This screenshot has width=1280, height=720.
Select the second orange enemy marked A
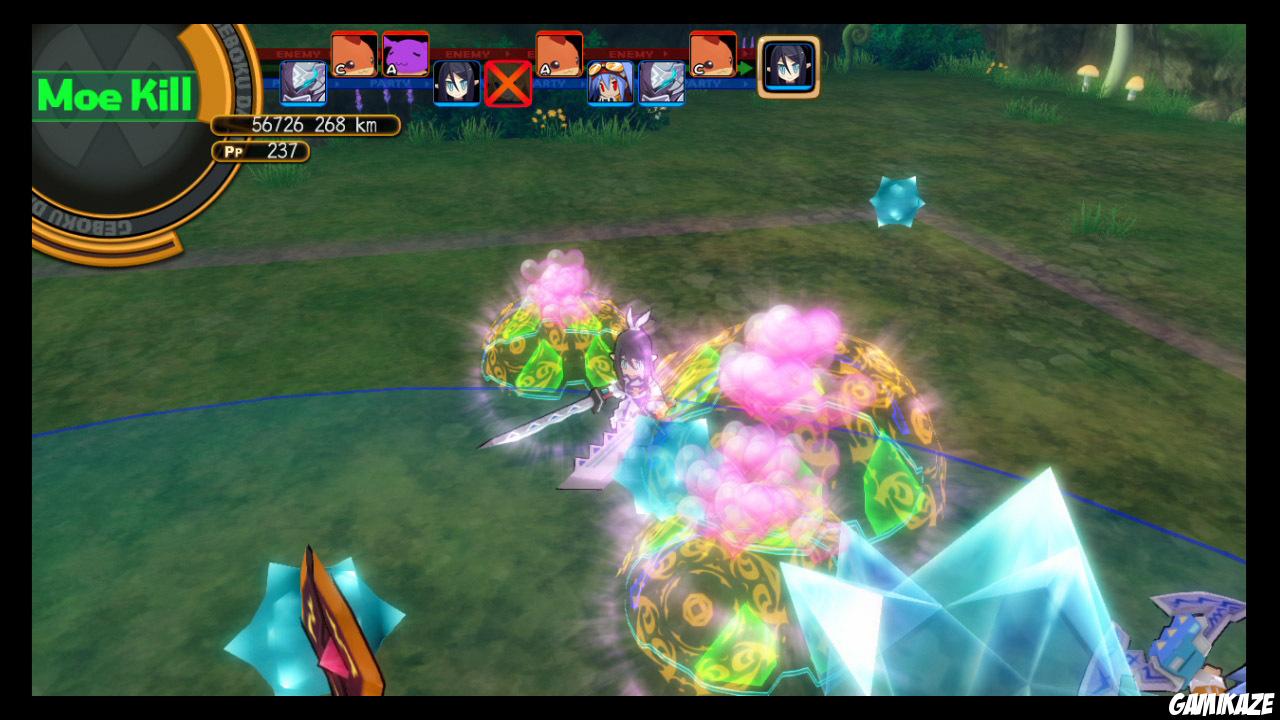(558, 55)
